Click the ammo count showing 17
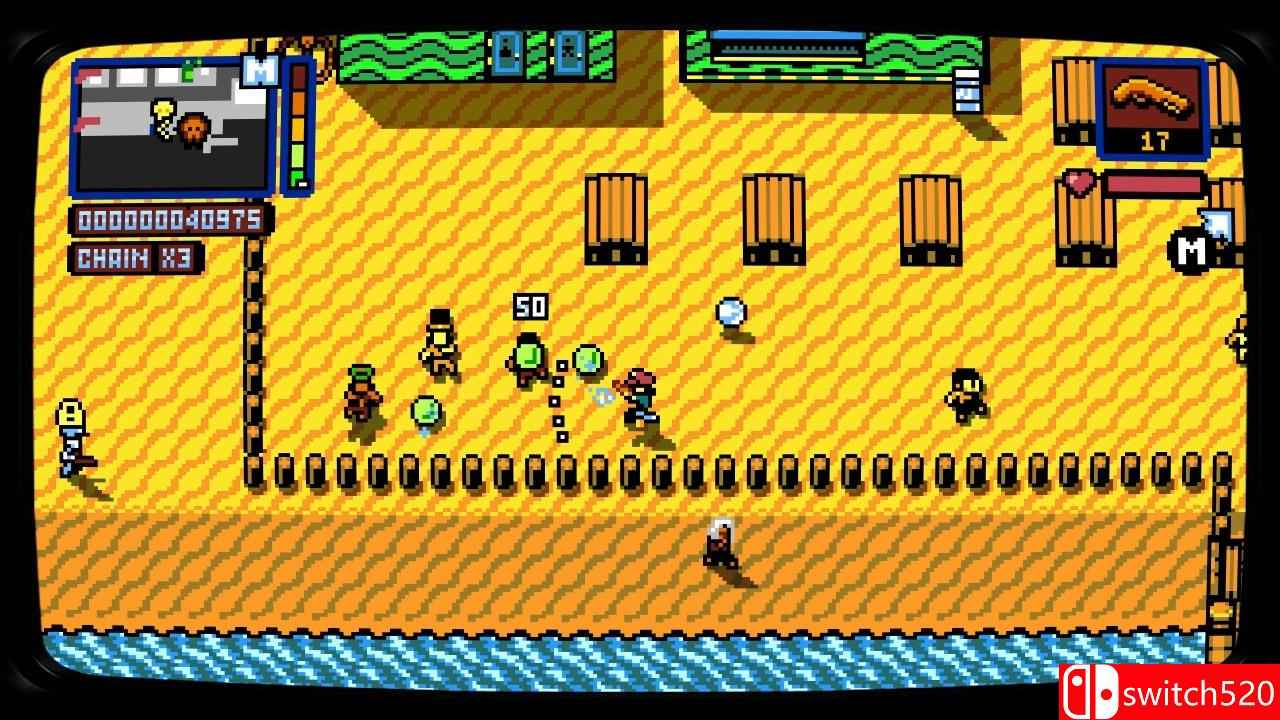 tap(1155, 139)
